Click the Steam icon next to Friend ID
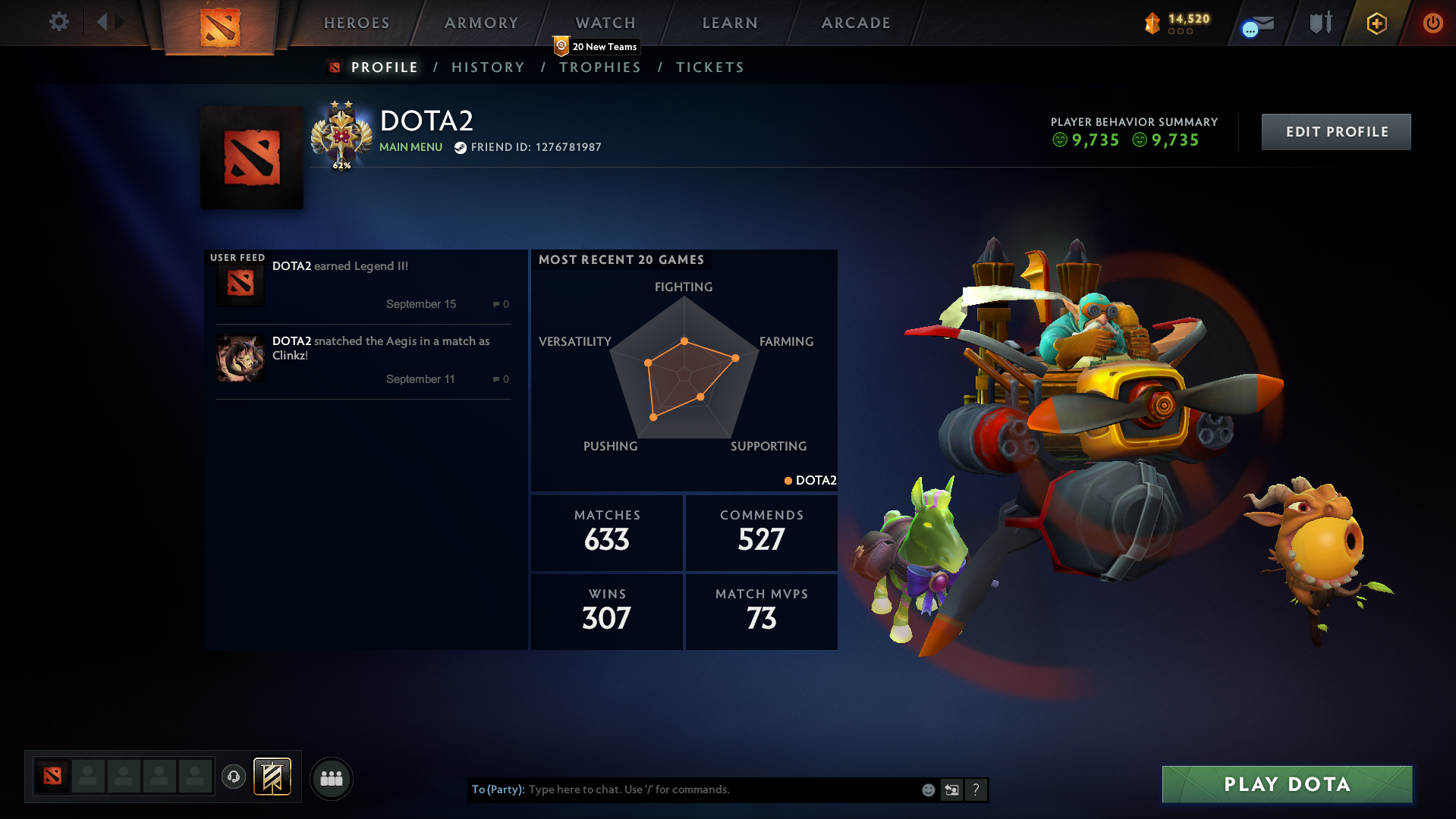This screenshot has width=1456, height=819. point(461,147)
